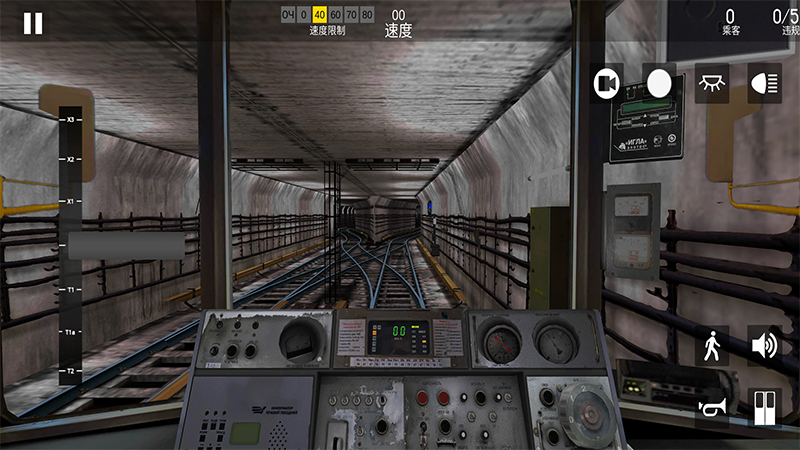Set brake to T2 notch
Viewport: 800px width, 450px height.
click(71, 370)
